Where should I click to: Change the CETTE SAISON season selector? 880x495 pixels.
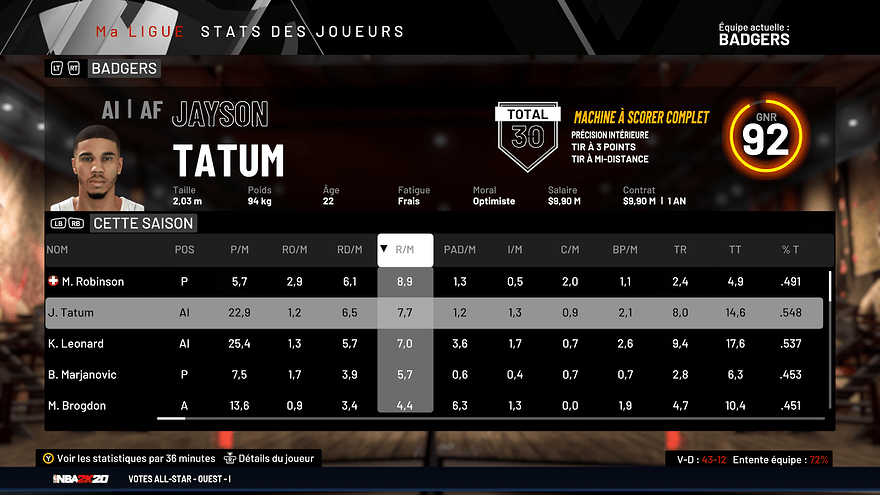pos(141,223)
